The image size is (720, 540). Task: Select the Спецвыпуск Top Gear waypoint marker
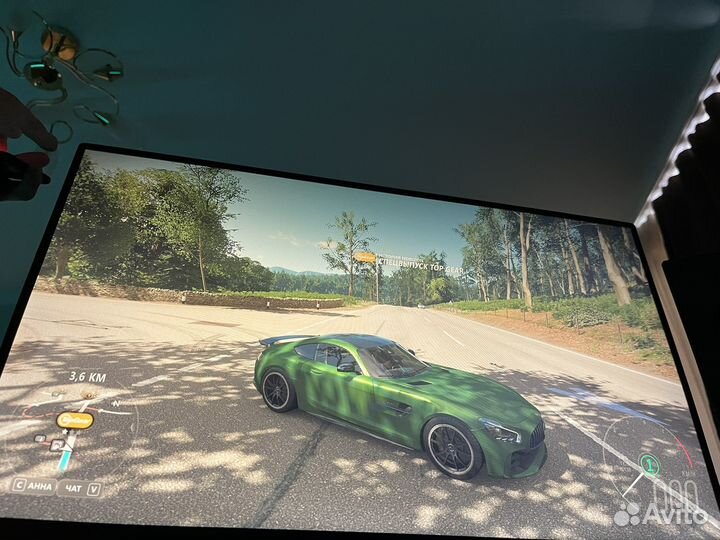(x=365, y=258)
